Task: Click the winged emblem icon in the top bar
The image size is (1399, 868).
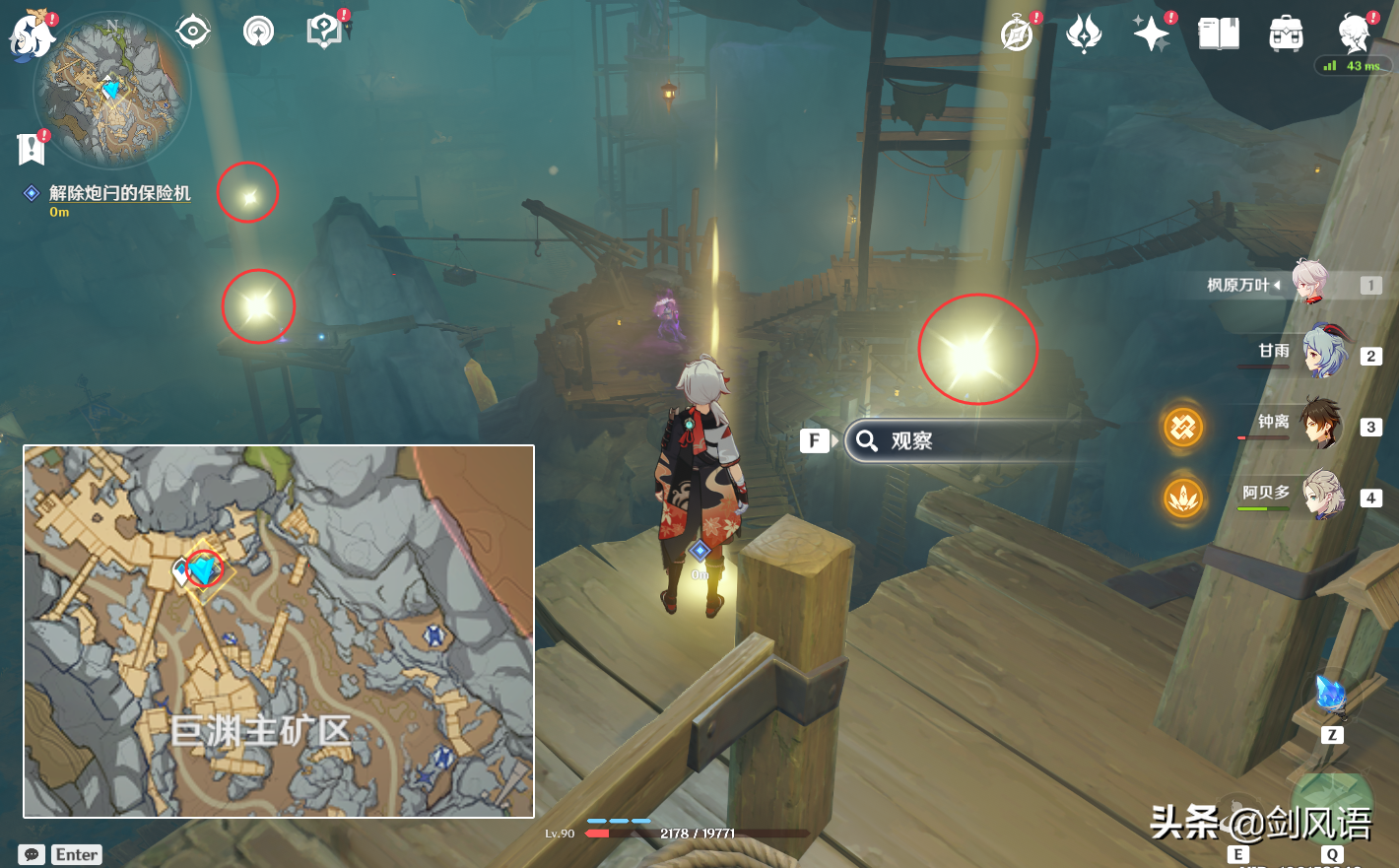Action: click(1084, 34)
